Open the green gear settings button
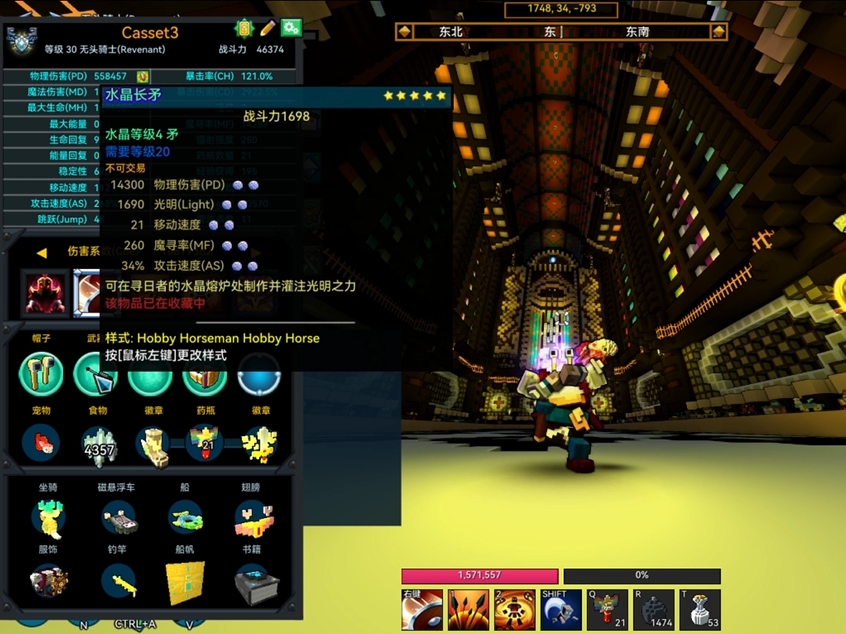This screenshot has width=846, height=634. 291,28
